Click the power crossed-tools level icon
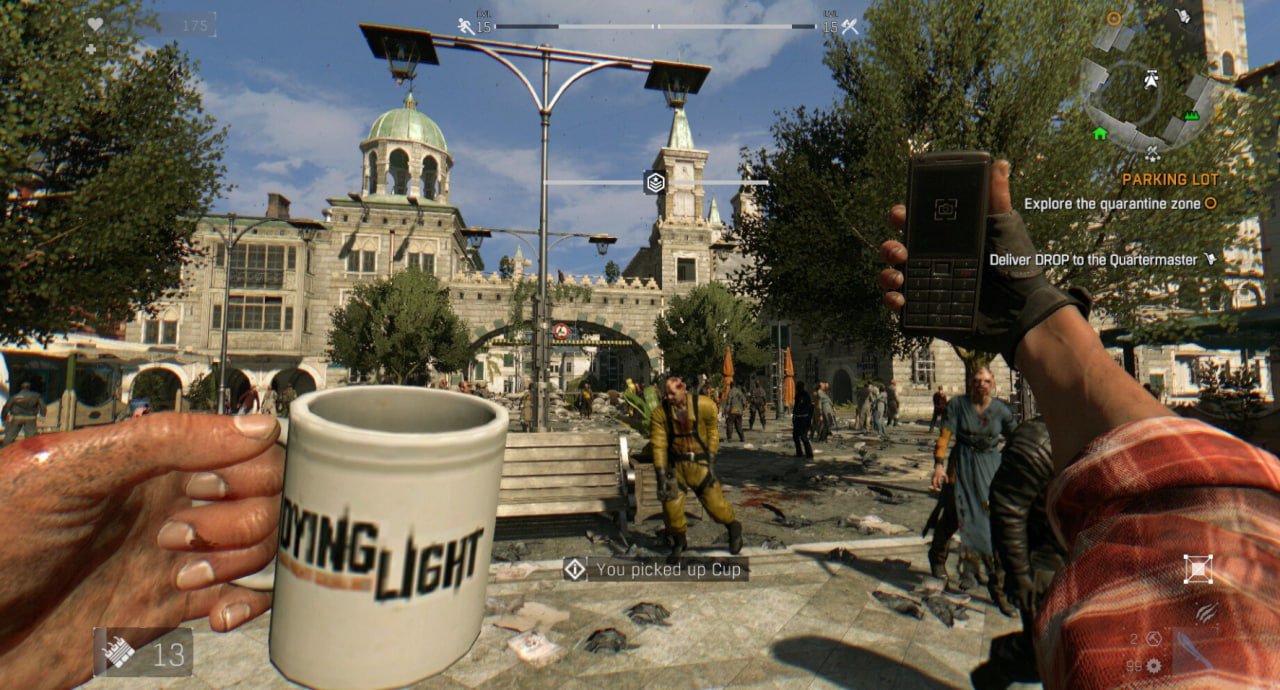Viewport: 1280px width, 690px height. [x=850, y=26]
